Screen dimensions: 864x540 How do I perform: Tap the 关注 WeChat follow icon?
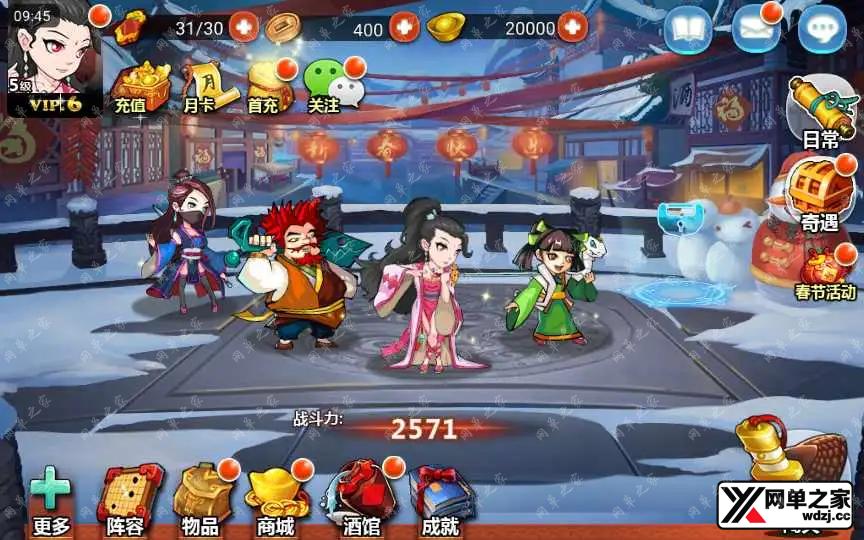pyautogui.click(x=328, y=85)
